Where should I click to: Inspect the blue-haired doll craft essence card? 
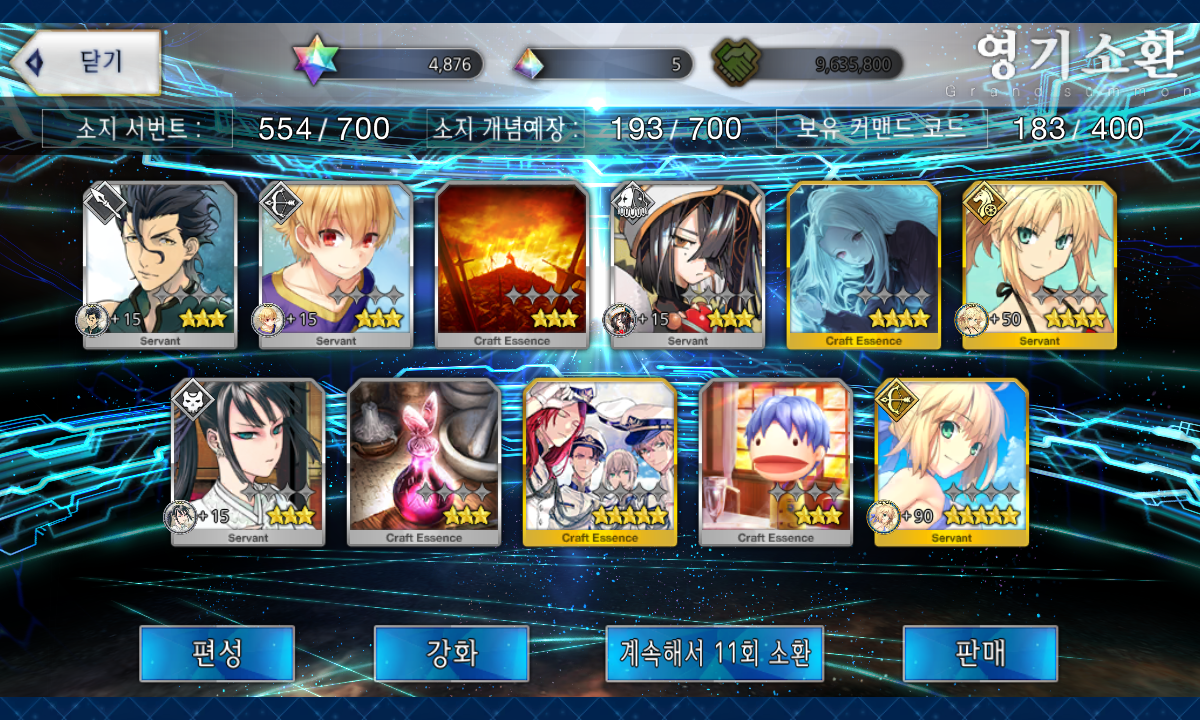(x=776, y=462)
